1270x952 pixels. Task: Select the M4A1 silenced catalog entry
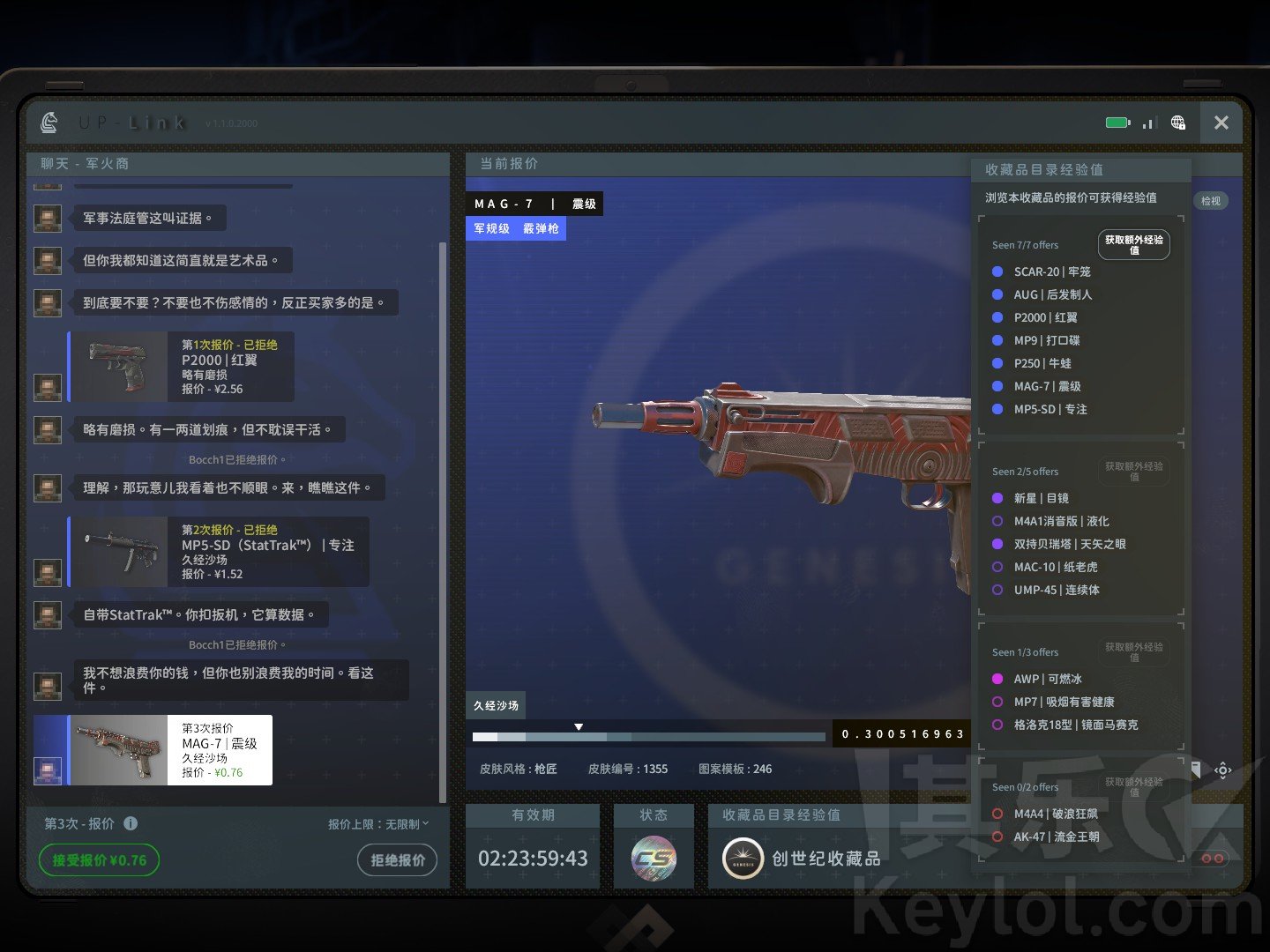1061,521
